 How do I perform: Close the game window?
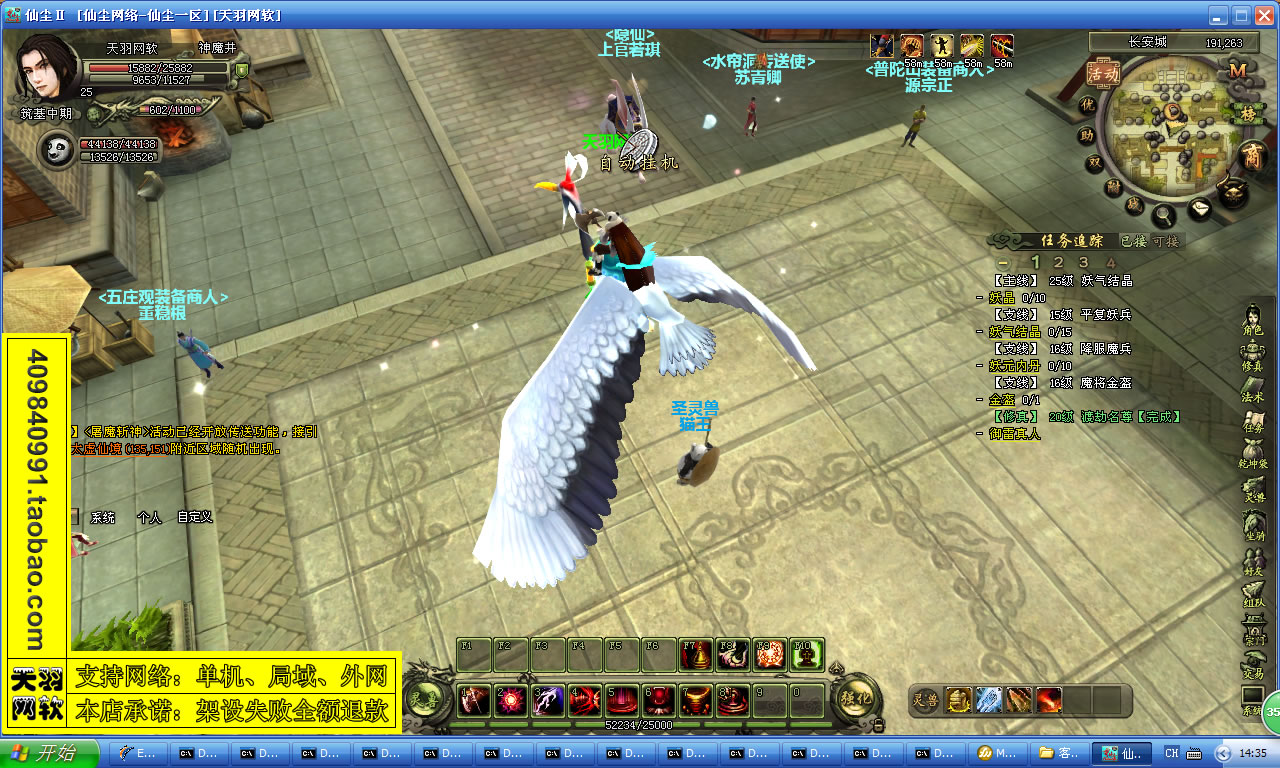1264,15
